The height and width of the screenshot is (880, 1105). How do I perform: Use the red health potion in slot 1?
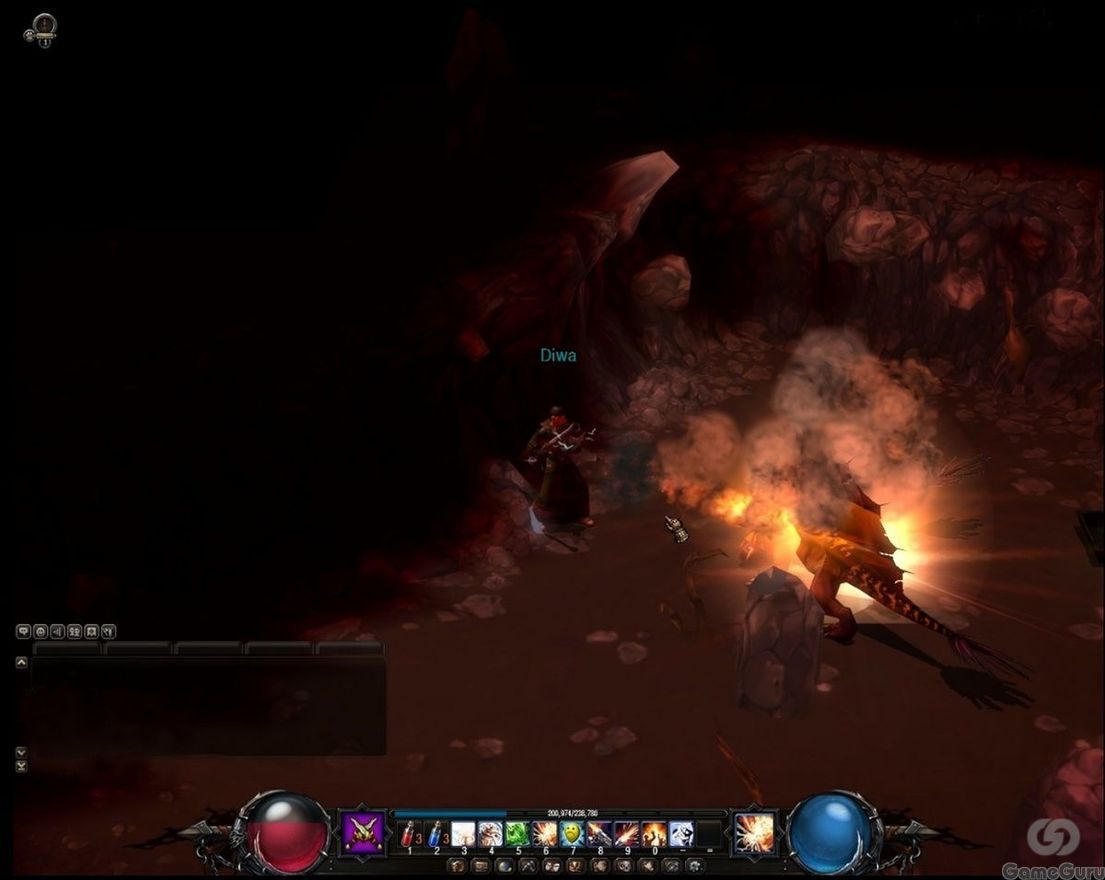[x=408, y=833]
